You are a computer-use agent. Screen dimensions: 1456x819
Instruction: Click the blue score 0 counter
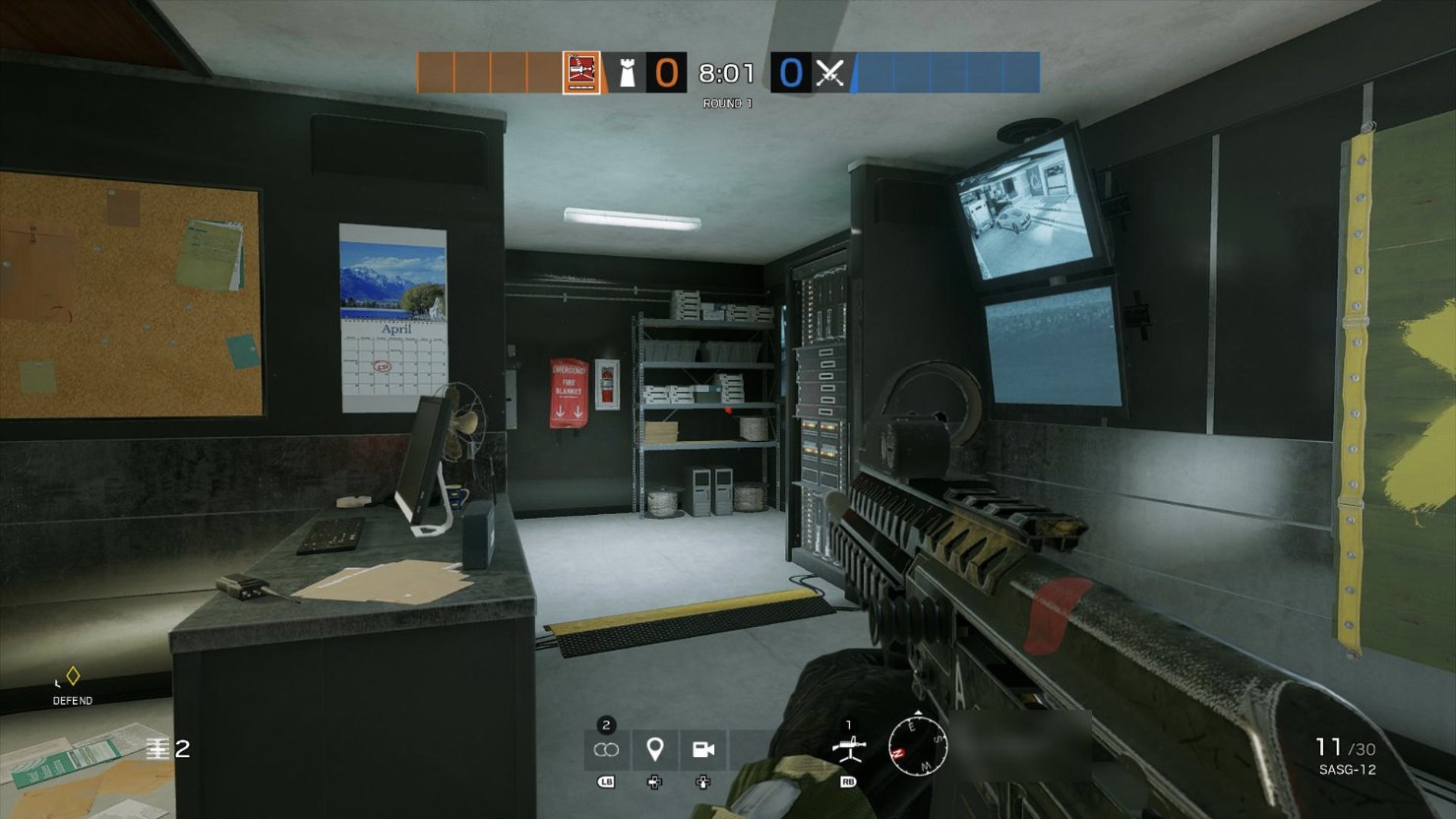[791, 72]
